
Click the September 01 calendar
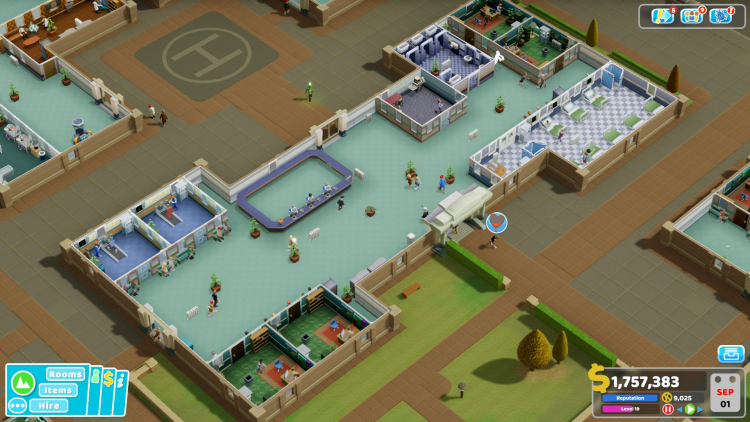click(x=725, y=391)
